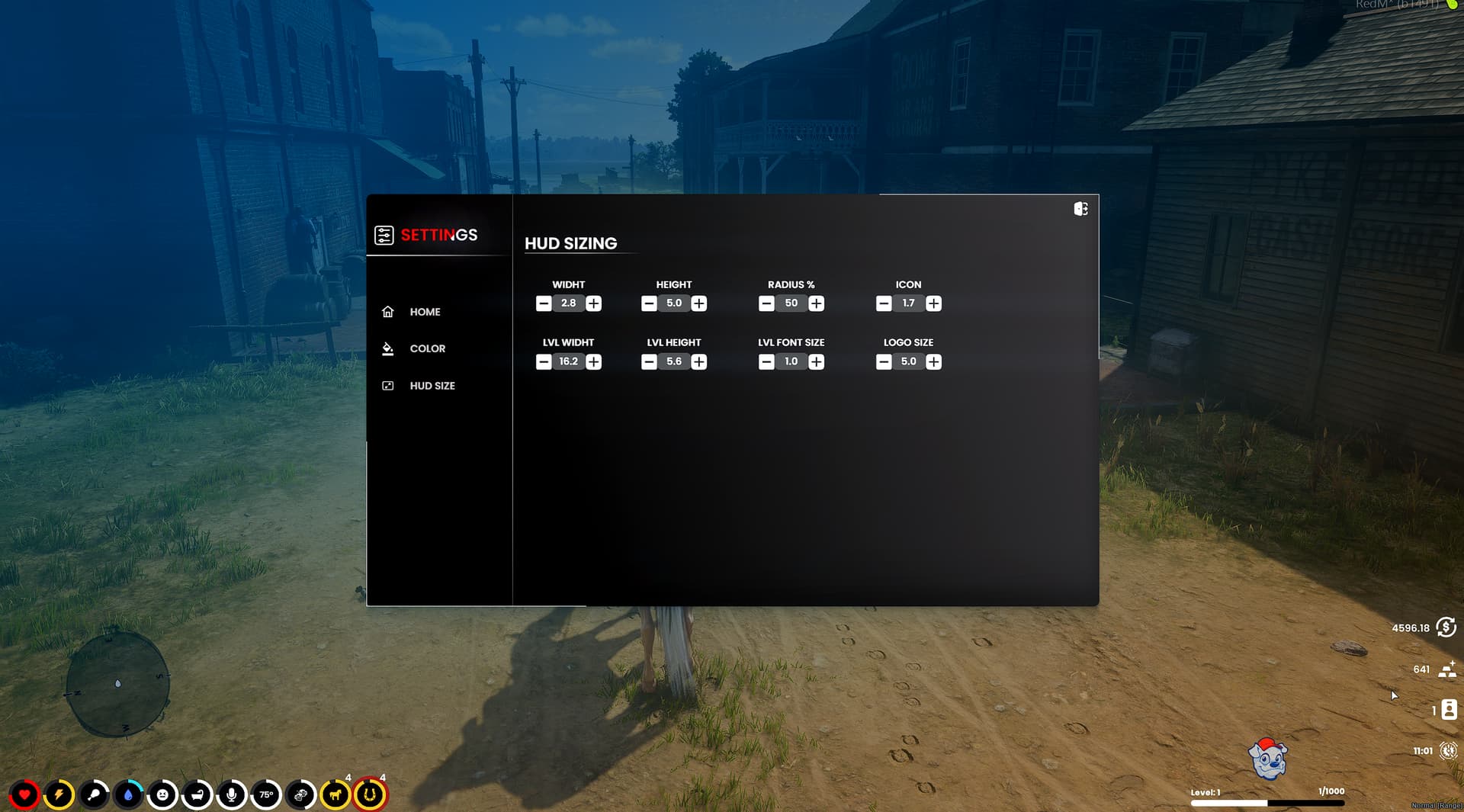The image size is (1464, 812).
Task: Select the 75° temperature indicator
Action: [265, 794]
